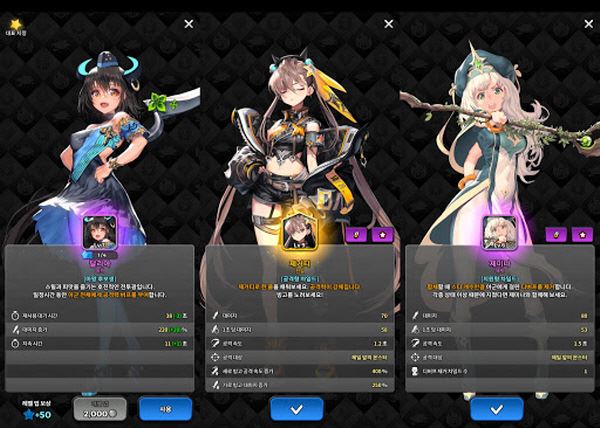The width and height of the screenshot is (600, 428).
Task: Close the brown-haired twin-tail character's panel
Action: (x=386, y=23)
